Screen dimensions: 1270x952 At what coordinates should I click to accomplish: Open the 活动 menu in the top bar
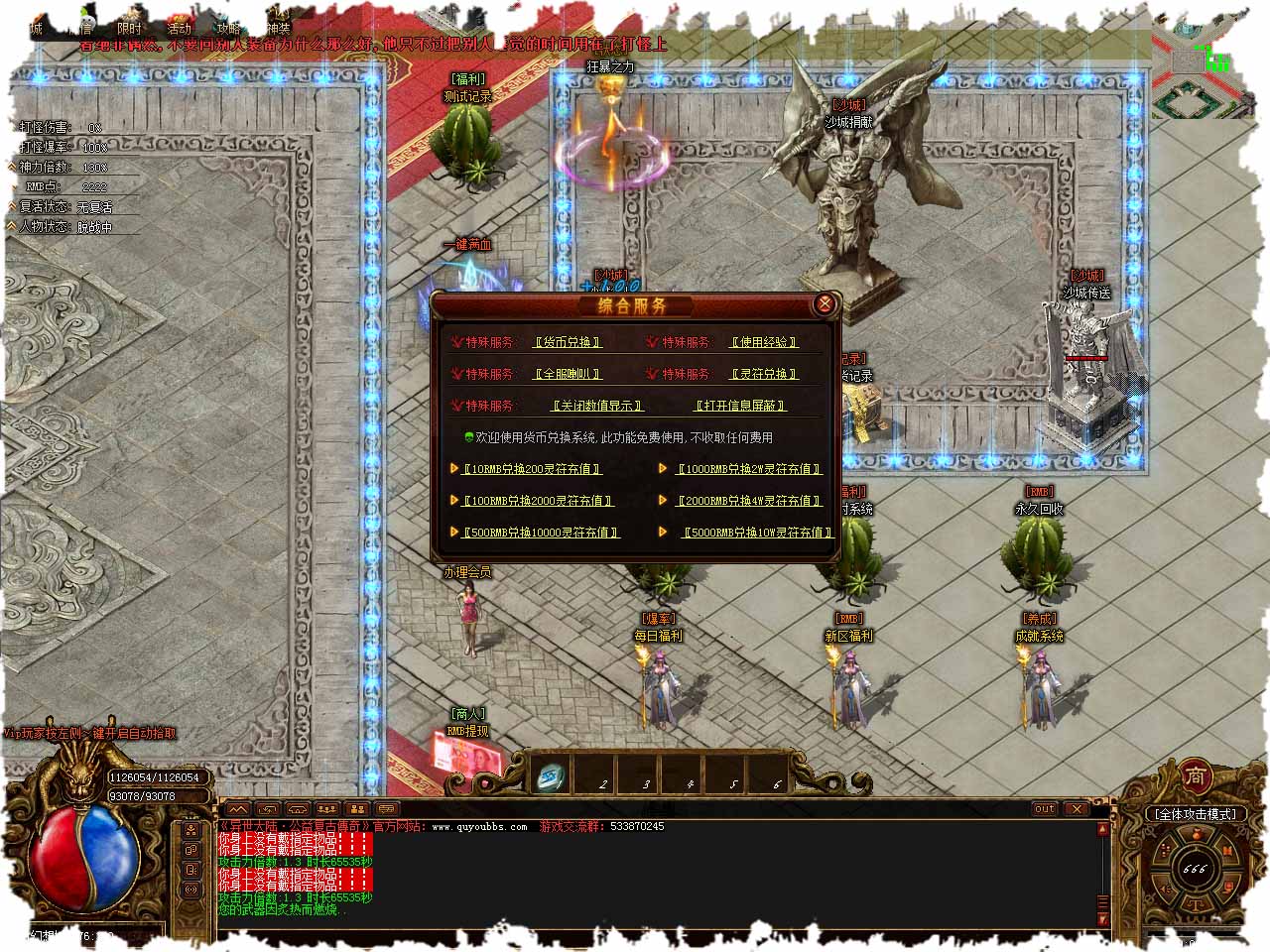click(x=179, y=29)
